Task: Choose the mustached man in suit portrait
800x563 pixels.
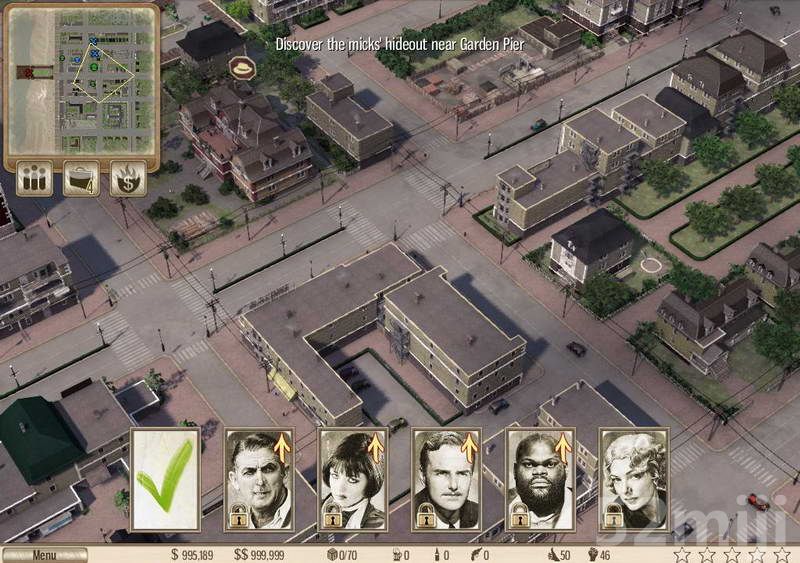Action: 447,479
